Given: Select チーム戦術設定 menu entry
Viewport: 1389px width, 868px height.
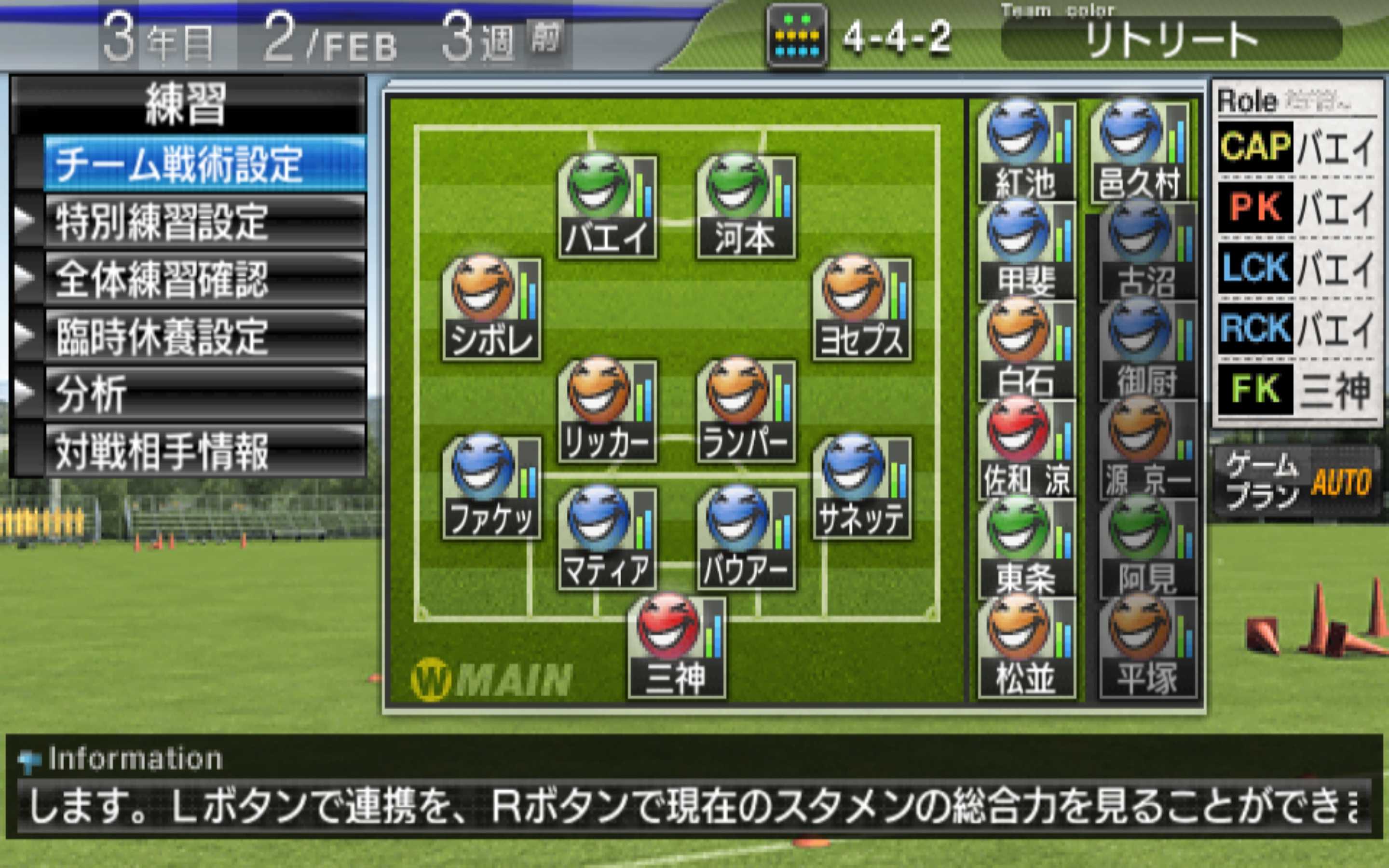Looking at the screenshot, I should [204, 163].
